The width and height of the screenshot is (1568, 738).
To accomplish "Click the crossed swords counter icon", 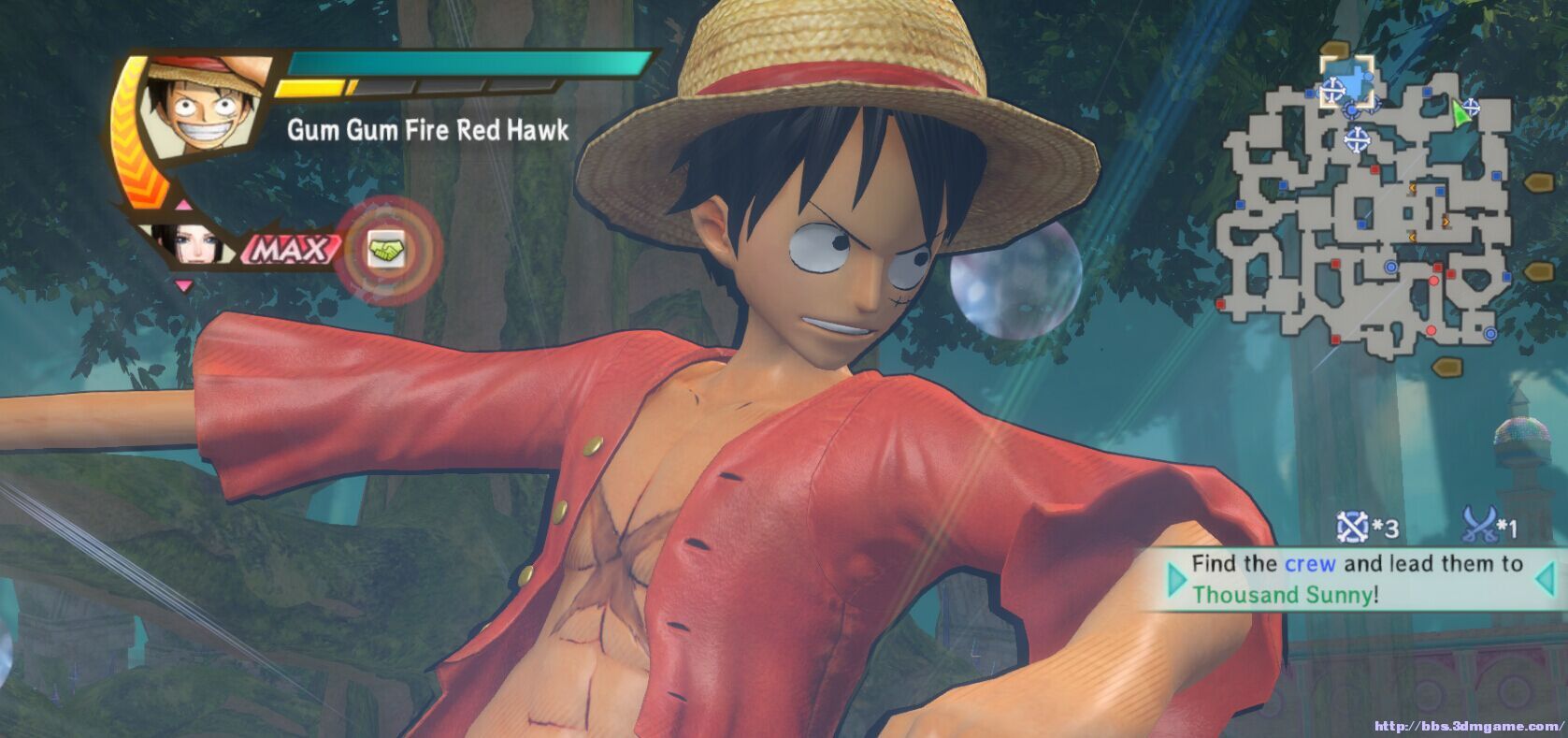I will tap(1479, 526).
